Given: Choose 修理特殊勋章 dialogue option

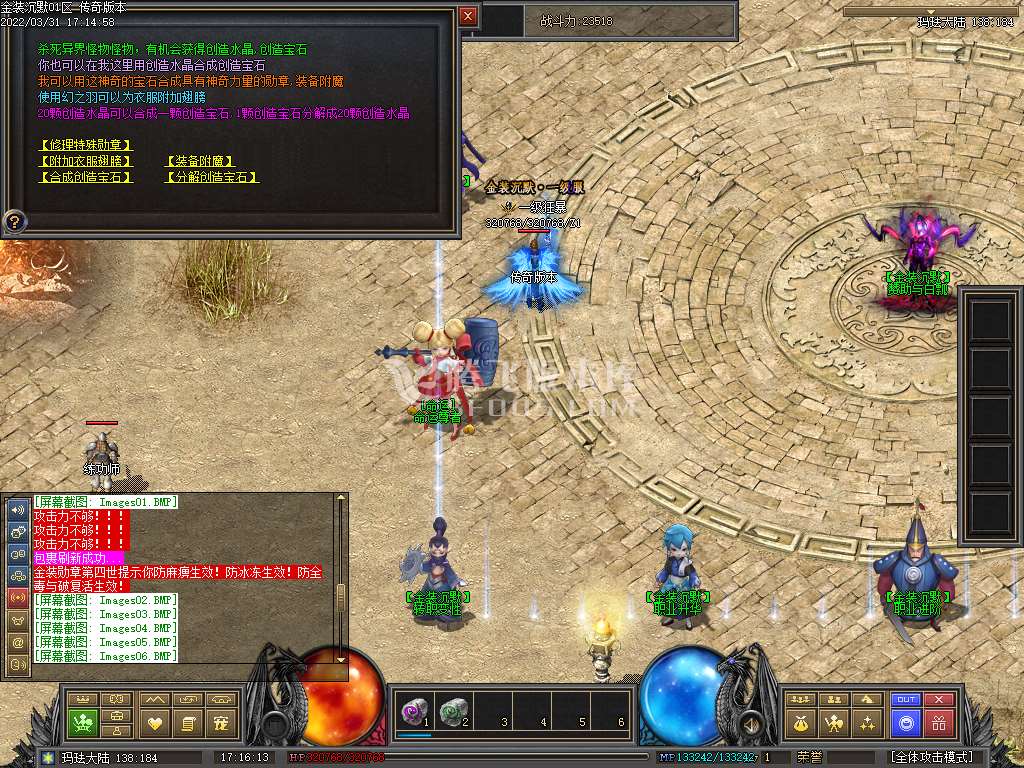Looking at the screenshot, I should (x=85, y=145).
